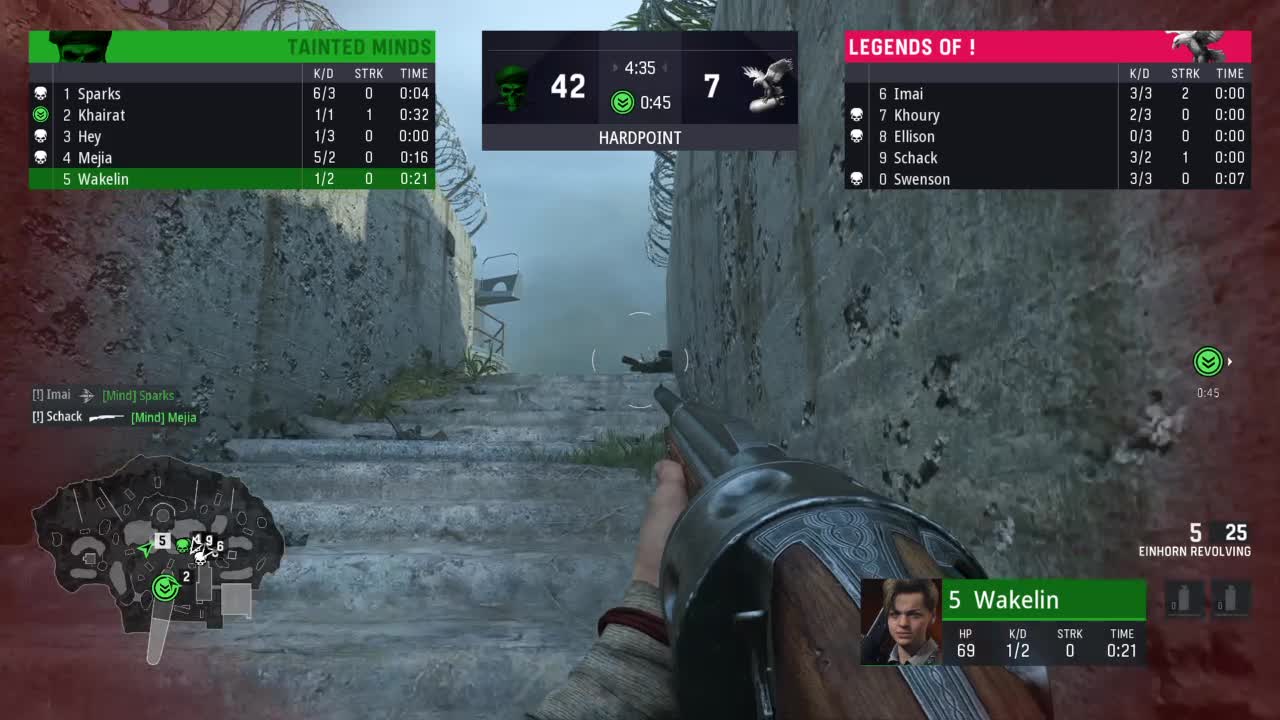Click the Legends Of eagle logo
Viewport: 1280px width, 720px height.
click(767, 85)
